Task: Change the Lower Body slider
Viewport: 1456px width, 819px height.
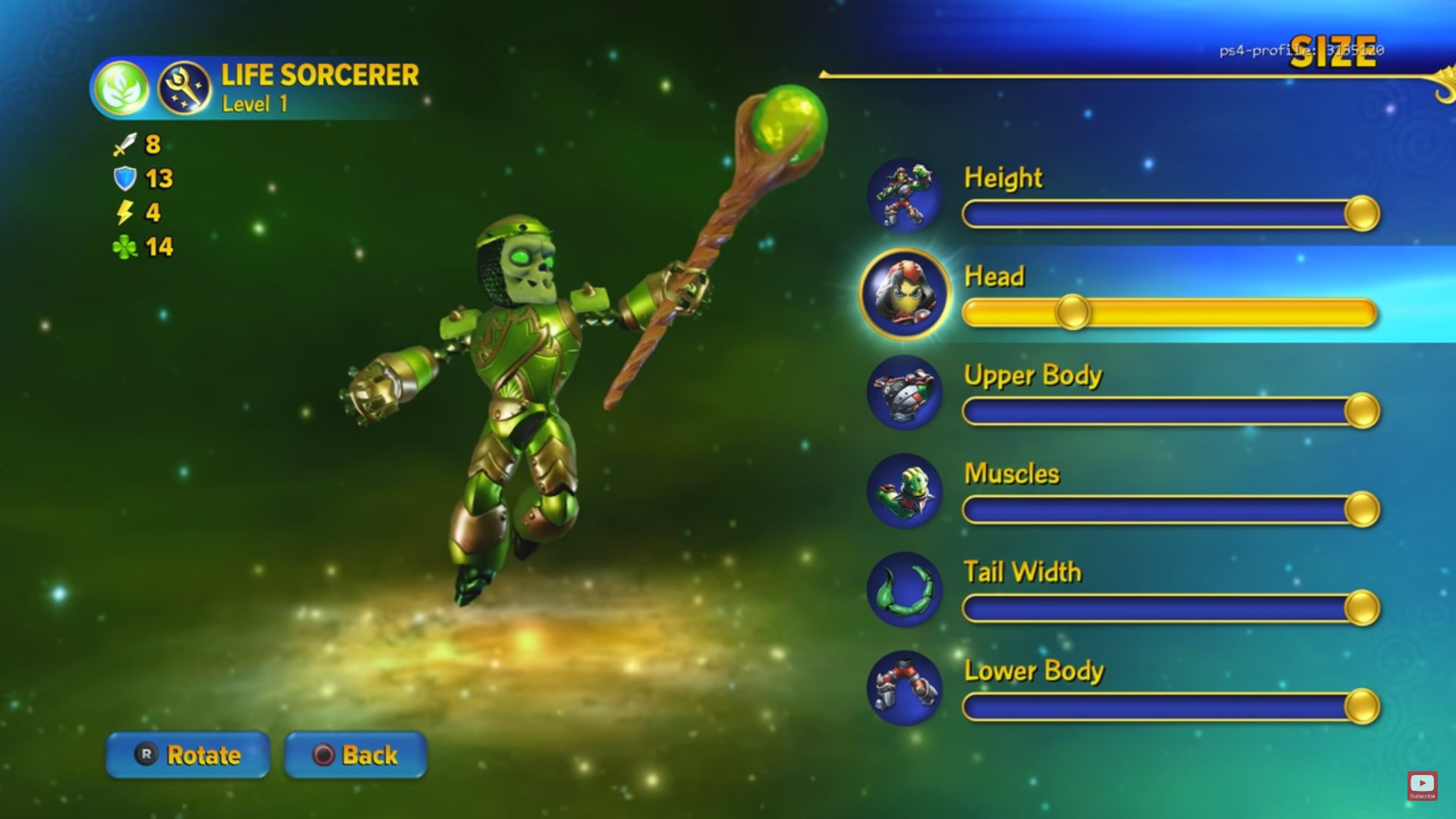Action: 1169,707
